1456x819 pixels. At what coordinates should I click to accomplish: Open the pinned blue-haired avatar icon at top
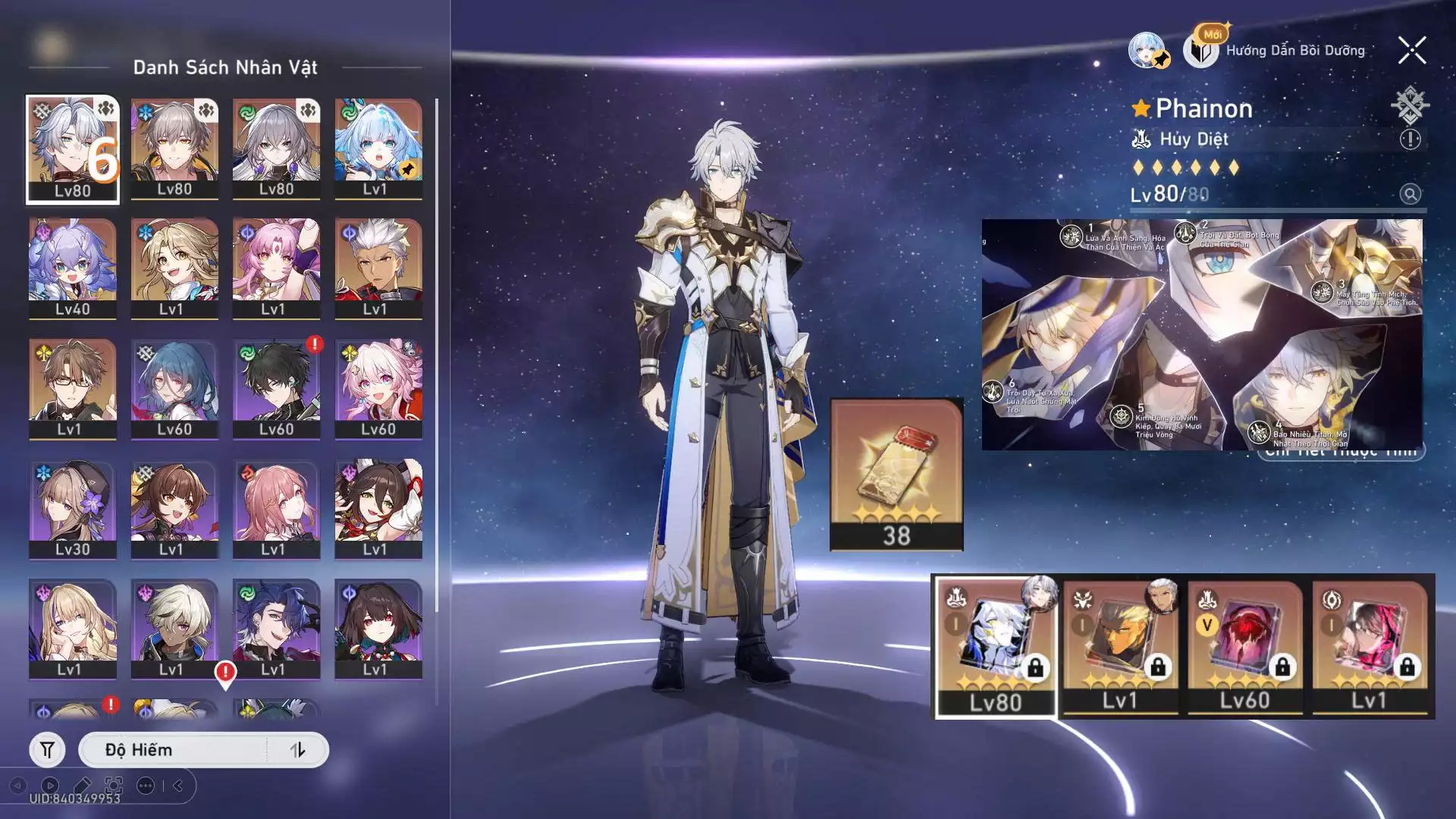(x=1147, y=51)
